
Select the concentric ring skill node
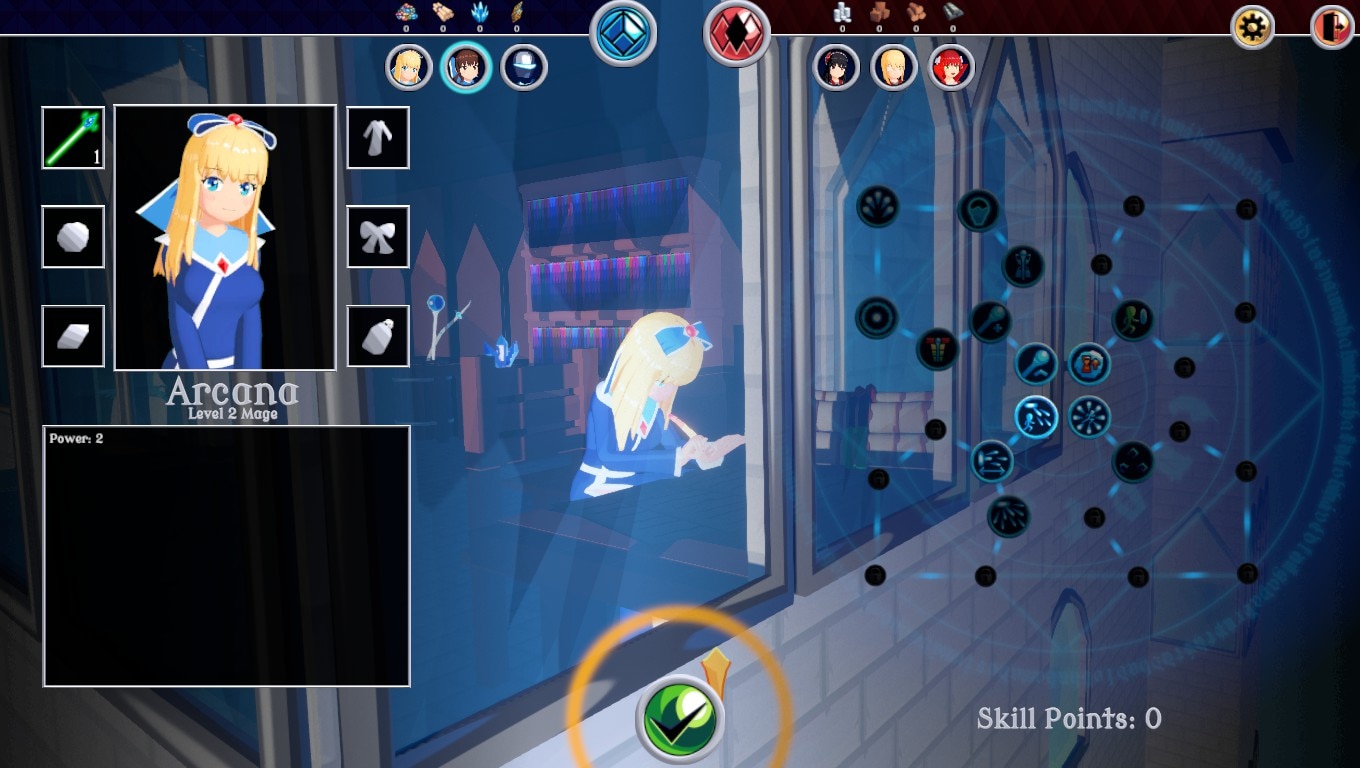tap(877, 318)
